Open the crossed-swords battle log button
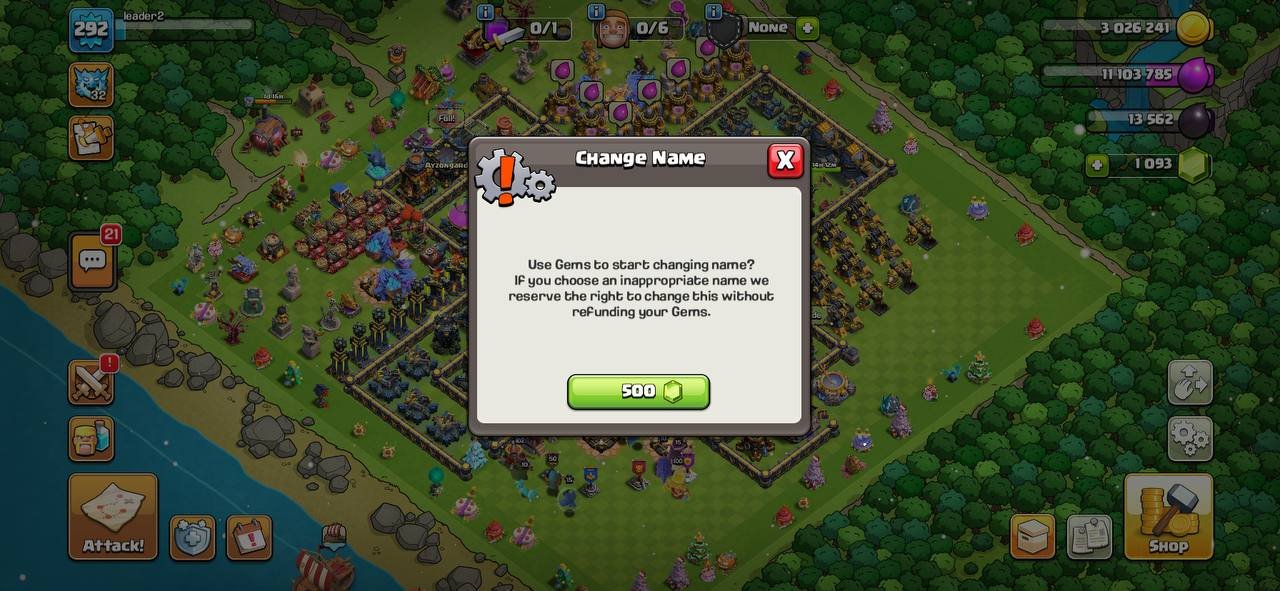Viewport: 1280px width, 591px height. pyautogui.click(x=91, y=382)
